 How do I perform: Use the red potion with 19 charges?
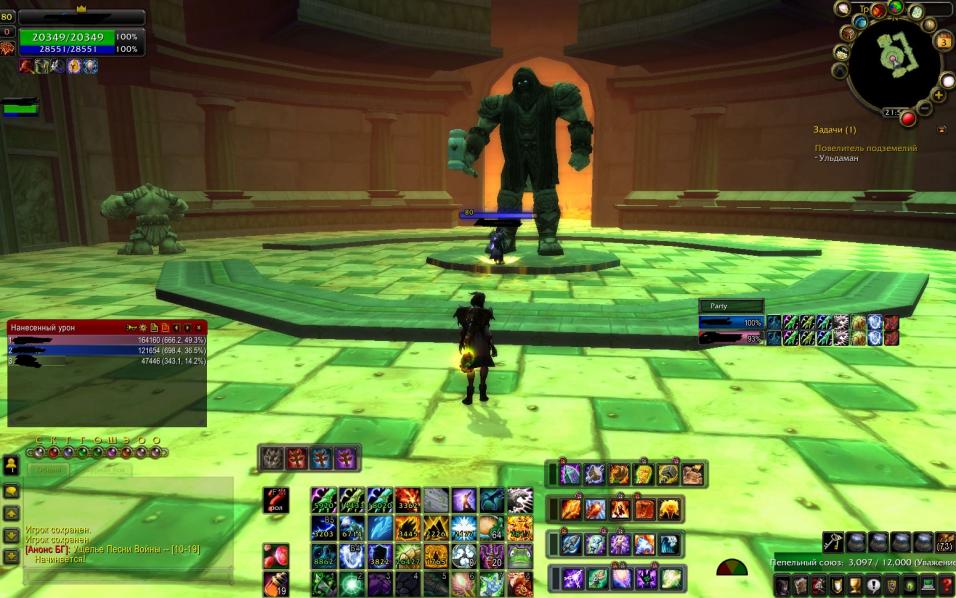pos(276,584)
